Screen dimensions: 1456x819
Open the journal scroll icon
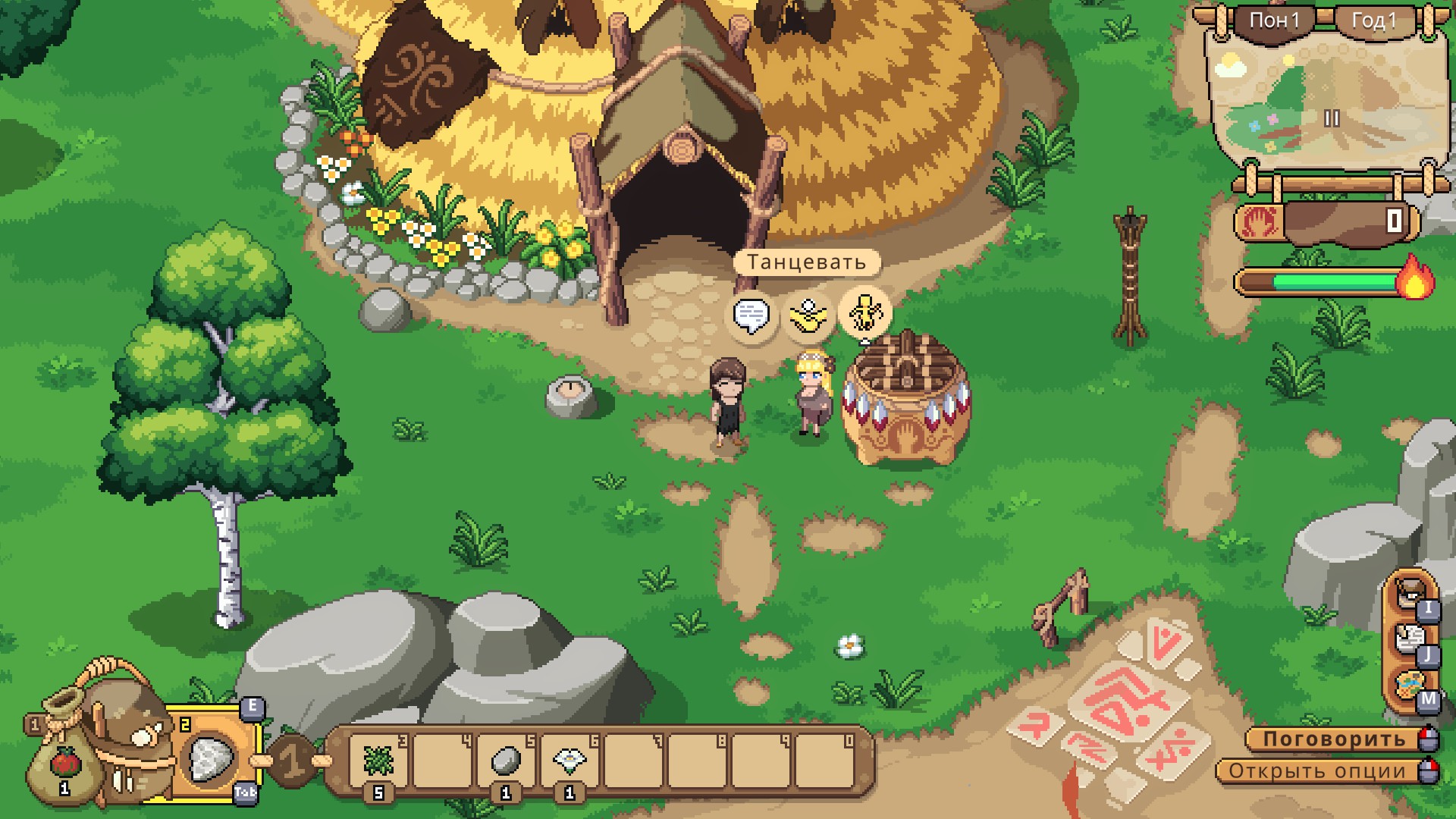[1410, 640]
